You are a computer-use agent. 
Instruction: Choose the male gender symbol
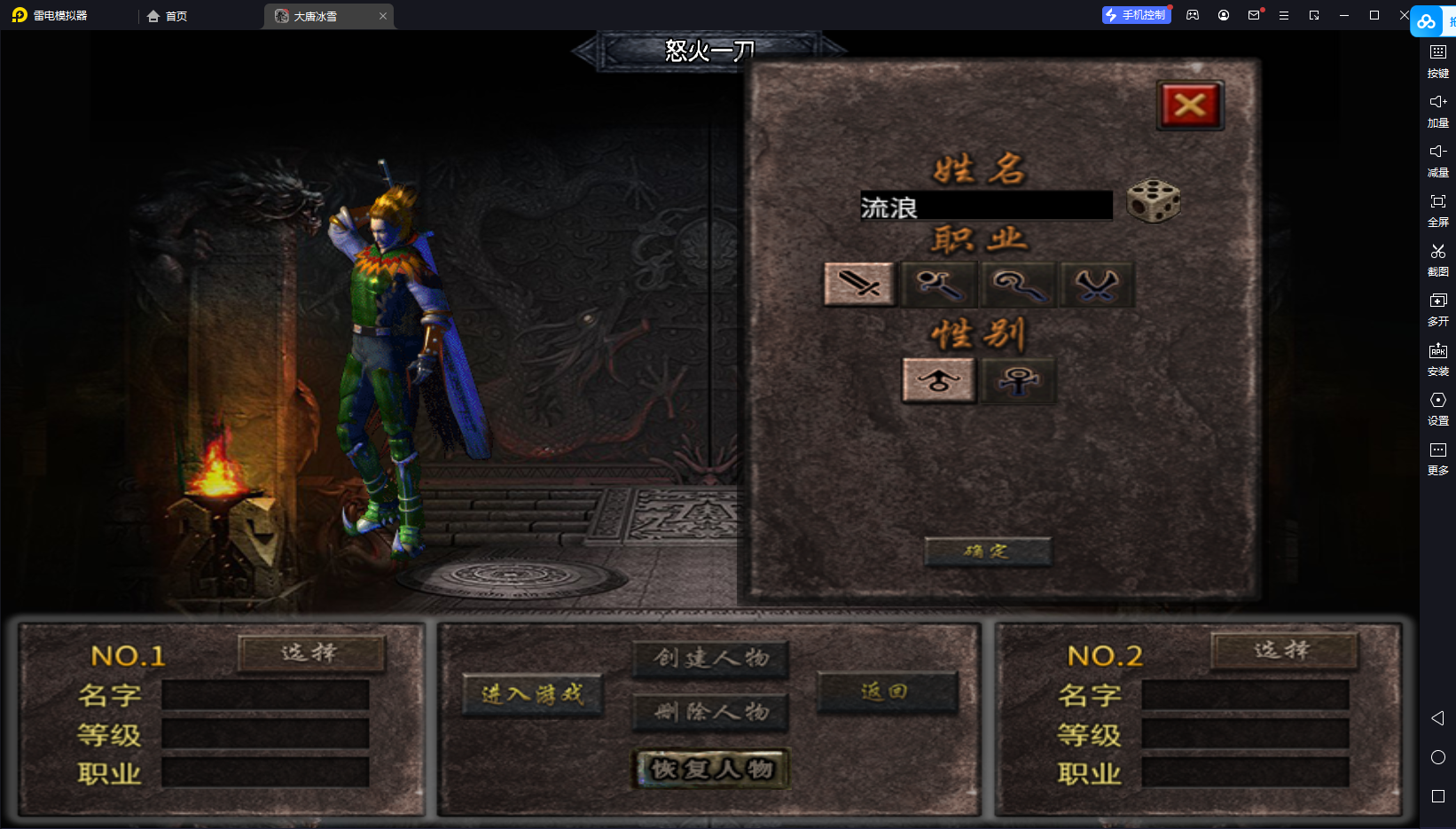click(x=938, y=381)
